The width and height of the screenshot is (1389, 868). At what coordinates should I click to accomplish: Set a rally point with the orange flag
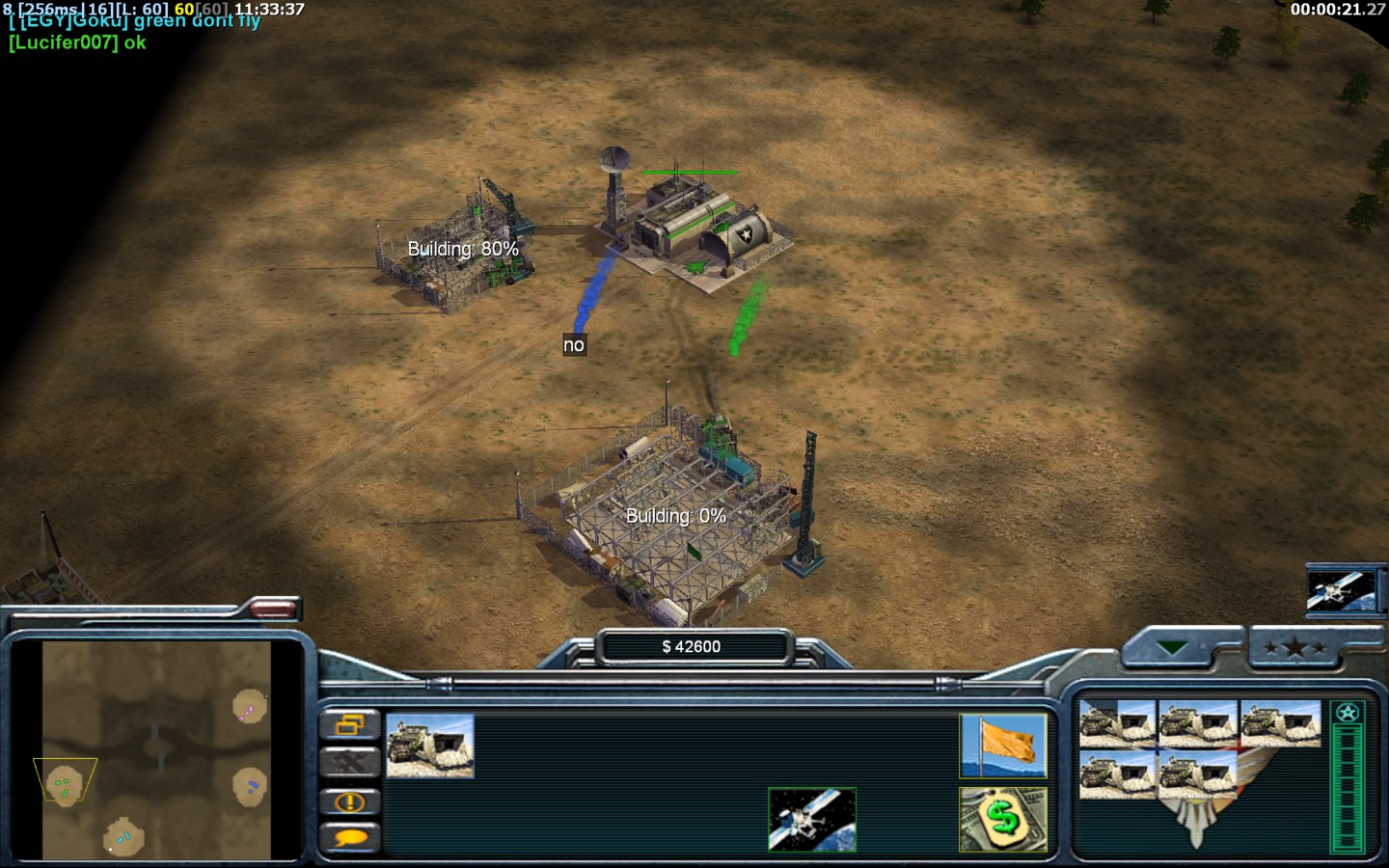point(1003,746)
